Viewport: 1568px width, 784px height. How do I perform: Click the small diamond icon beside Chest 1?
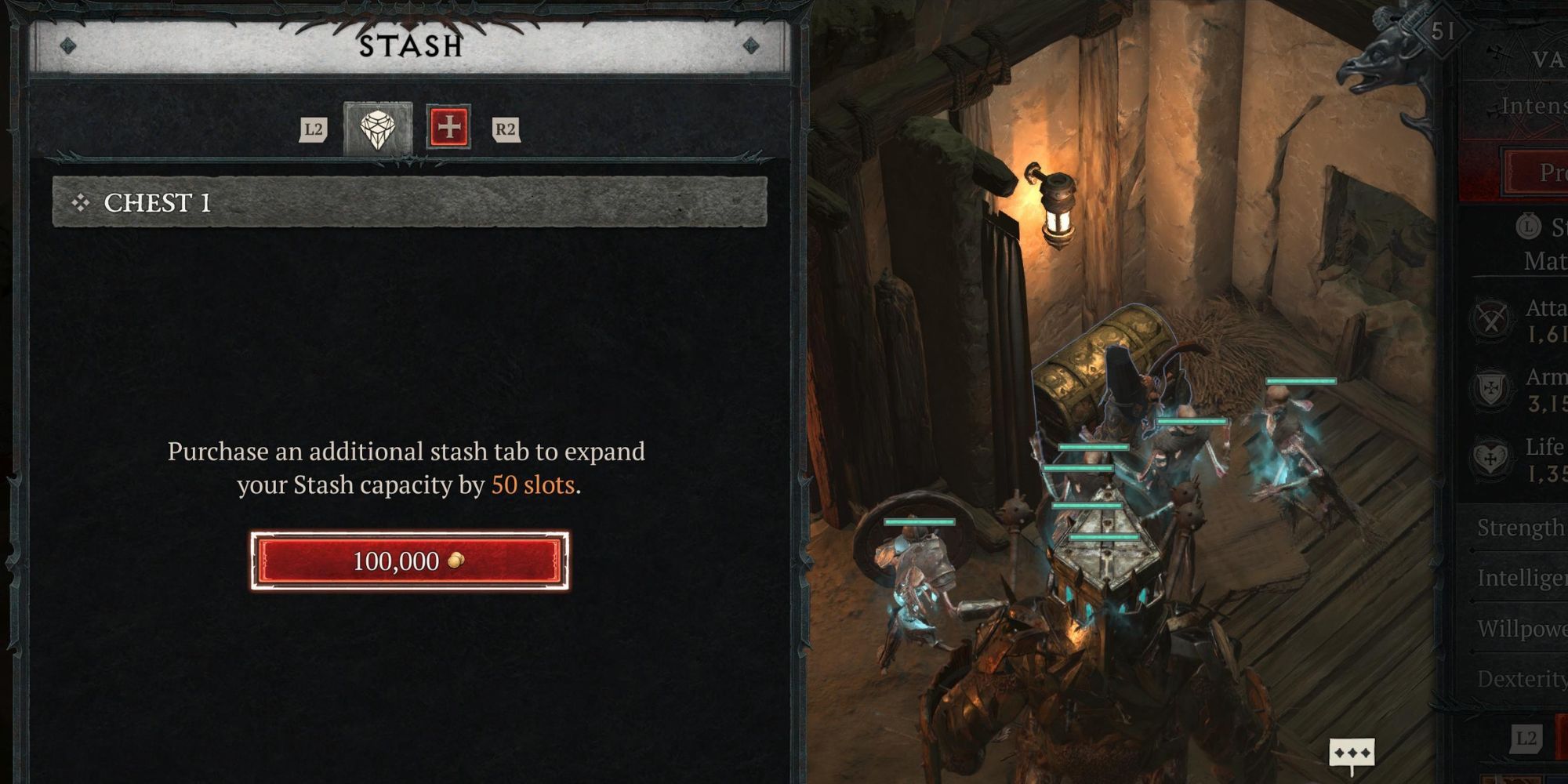pos(79,204)
